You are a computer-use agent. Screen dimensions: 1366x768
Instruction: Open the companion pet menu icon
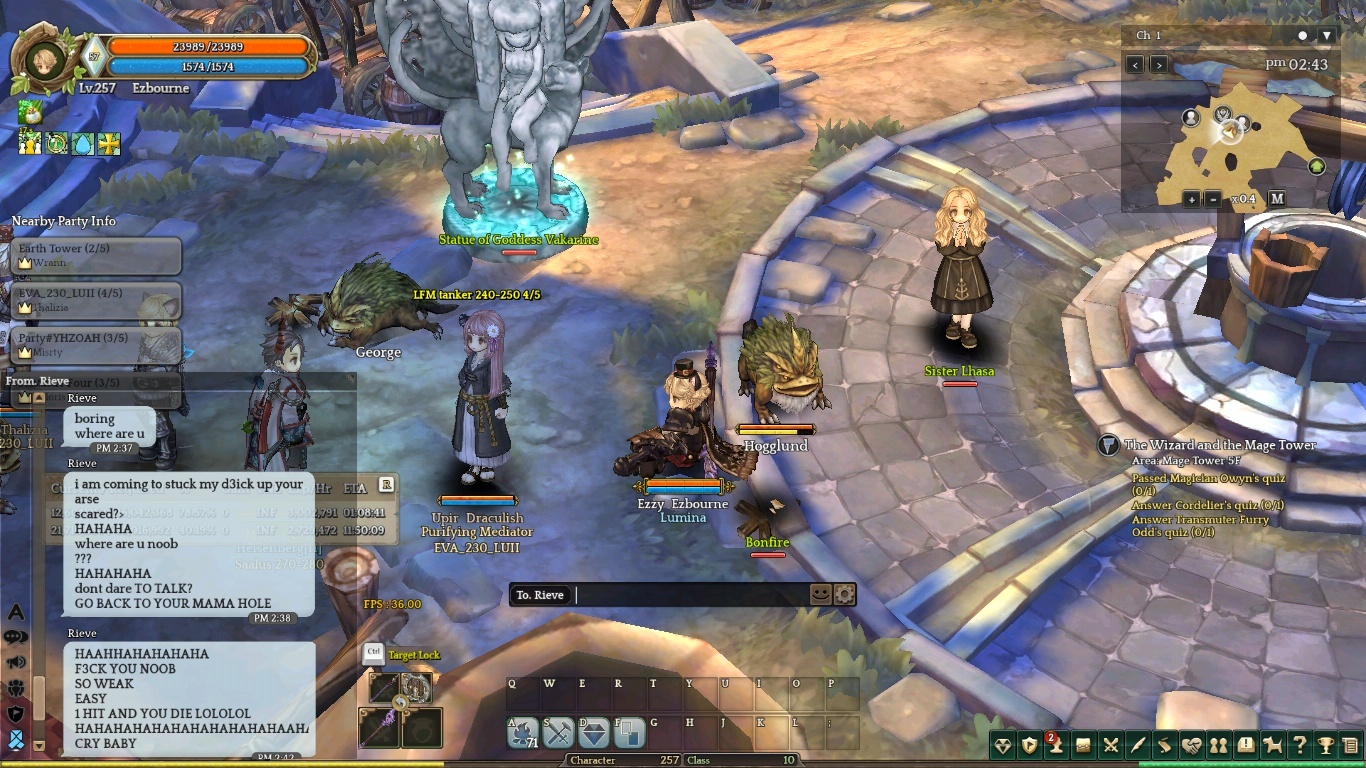(x=1273, y=745)
